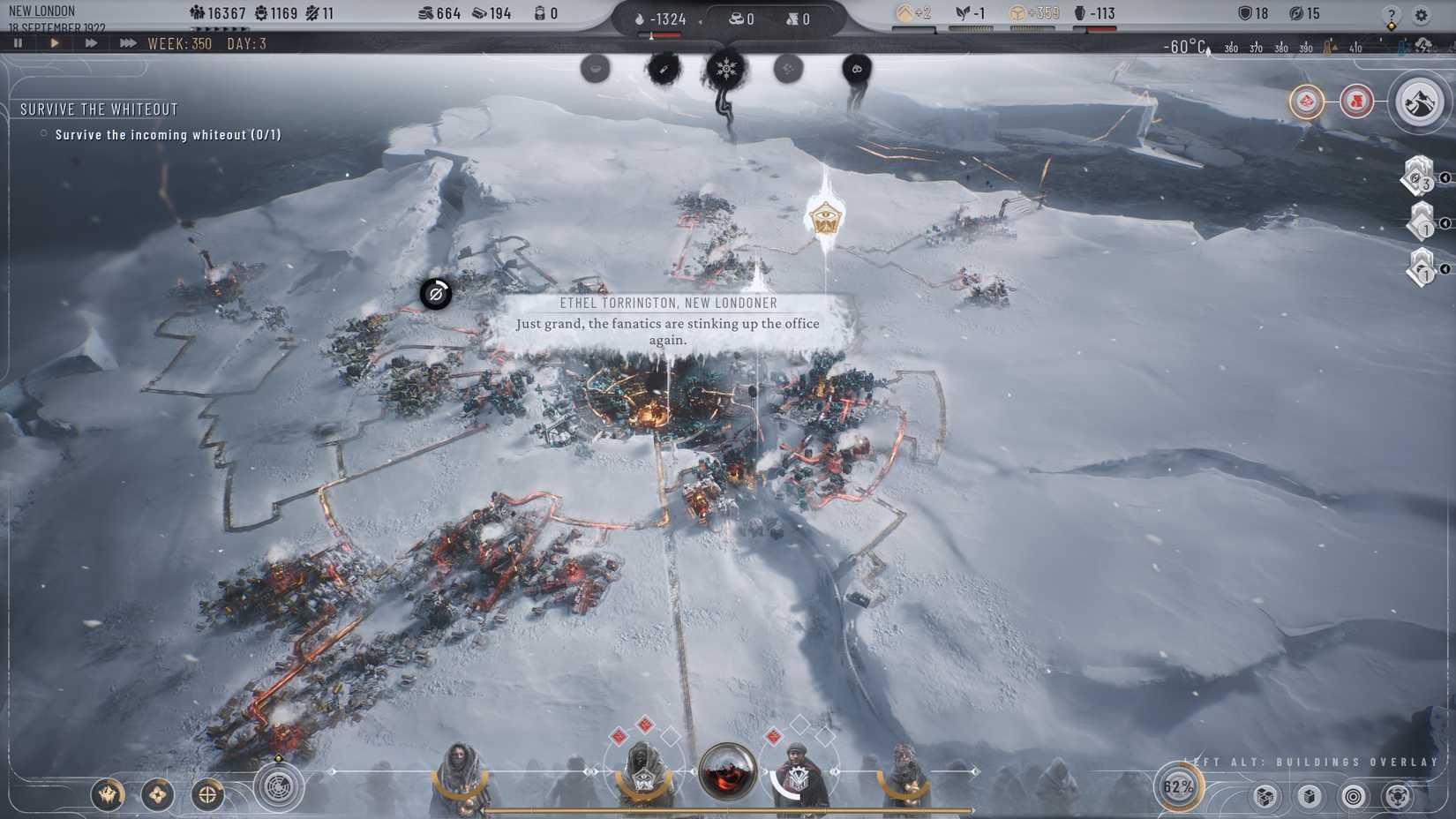Viewport: 1456px width, 819px height.
Task: Open the settings gear in top right corner
Action: tap(1422, 14)
